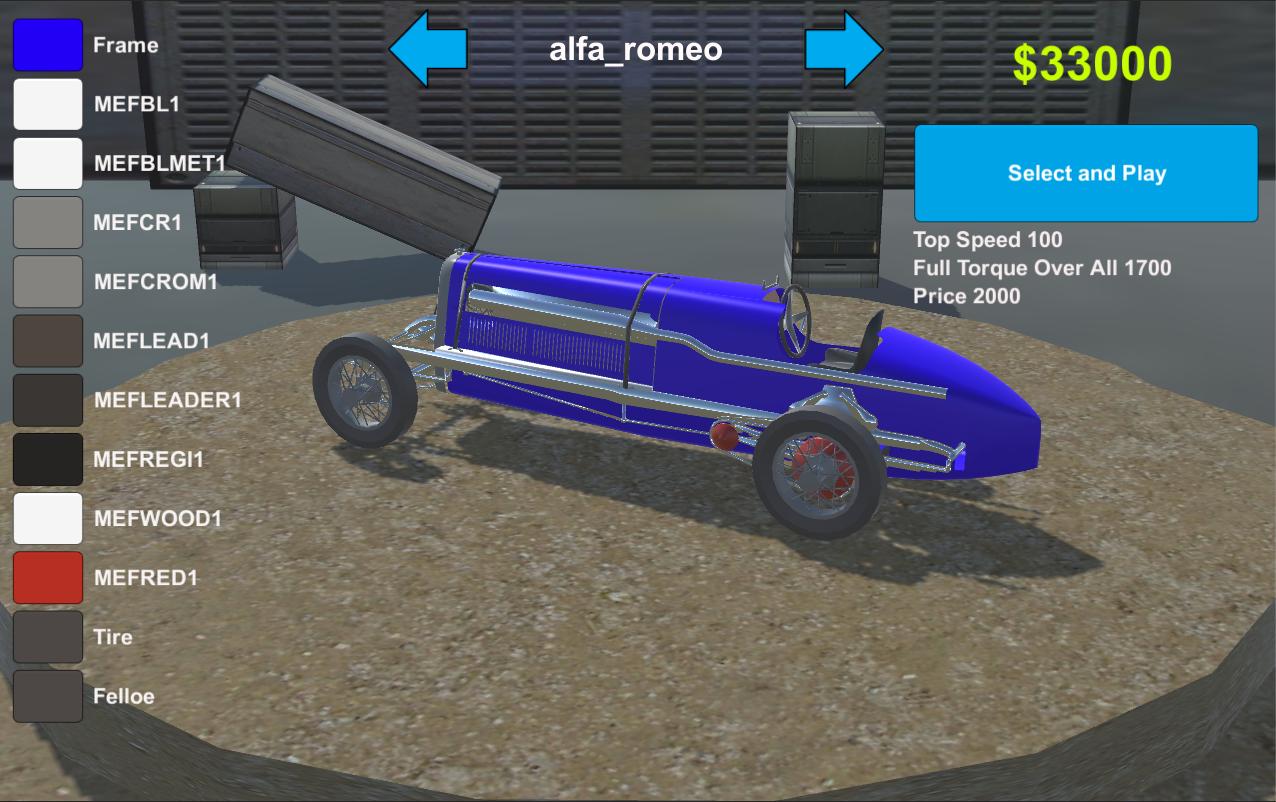1276x802 pixels.
Task: Select the MEFBL1 color swatch
Action: pyautogui.click(x=48, y=104)
